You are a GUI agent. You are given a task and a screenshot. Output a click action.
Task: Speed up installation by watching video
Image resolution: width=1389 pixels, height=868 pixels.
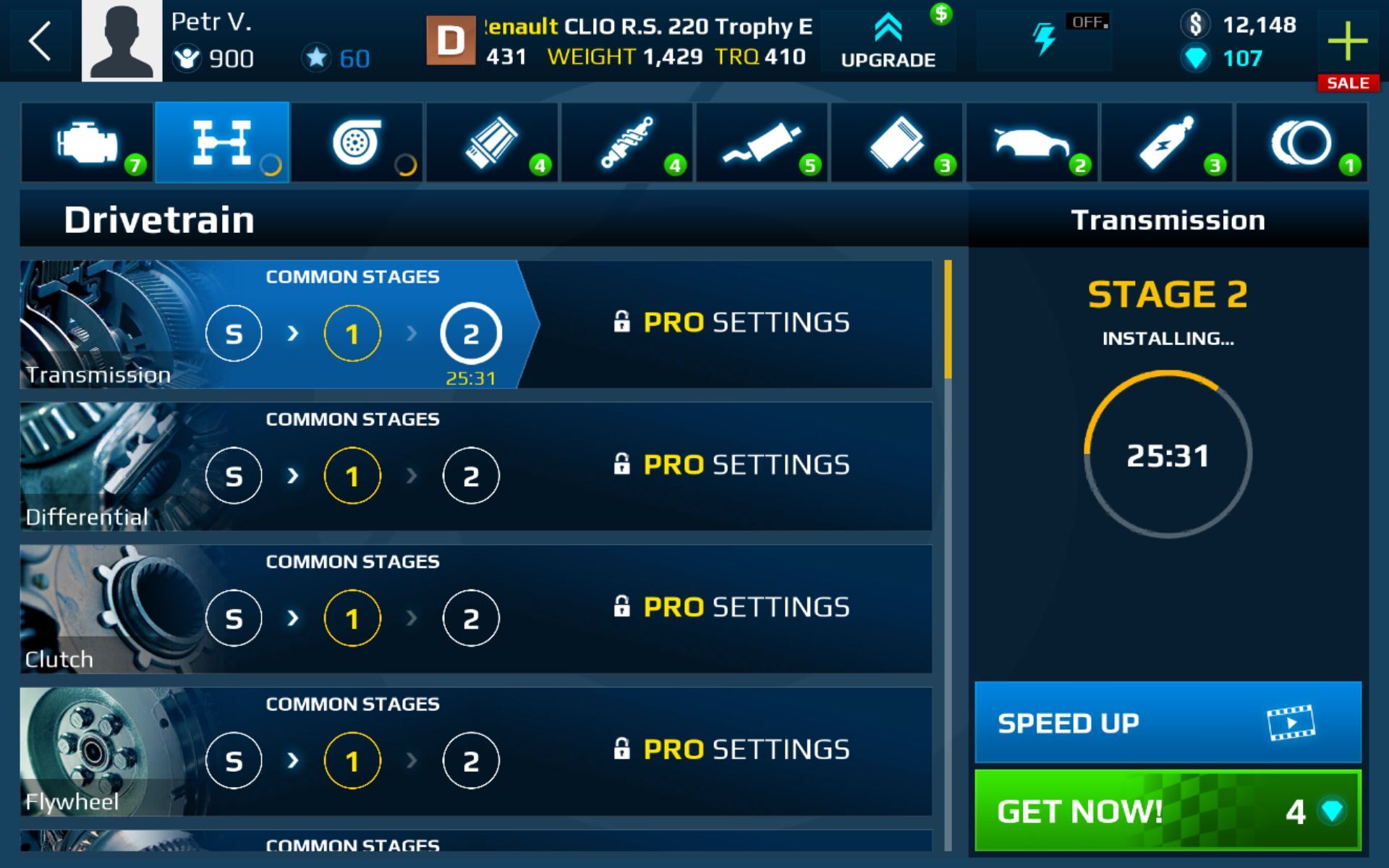tap(1168, 723)
